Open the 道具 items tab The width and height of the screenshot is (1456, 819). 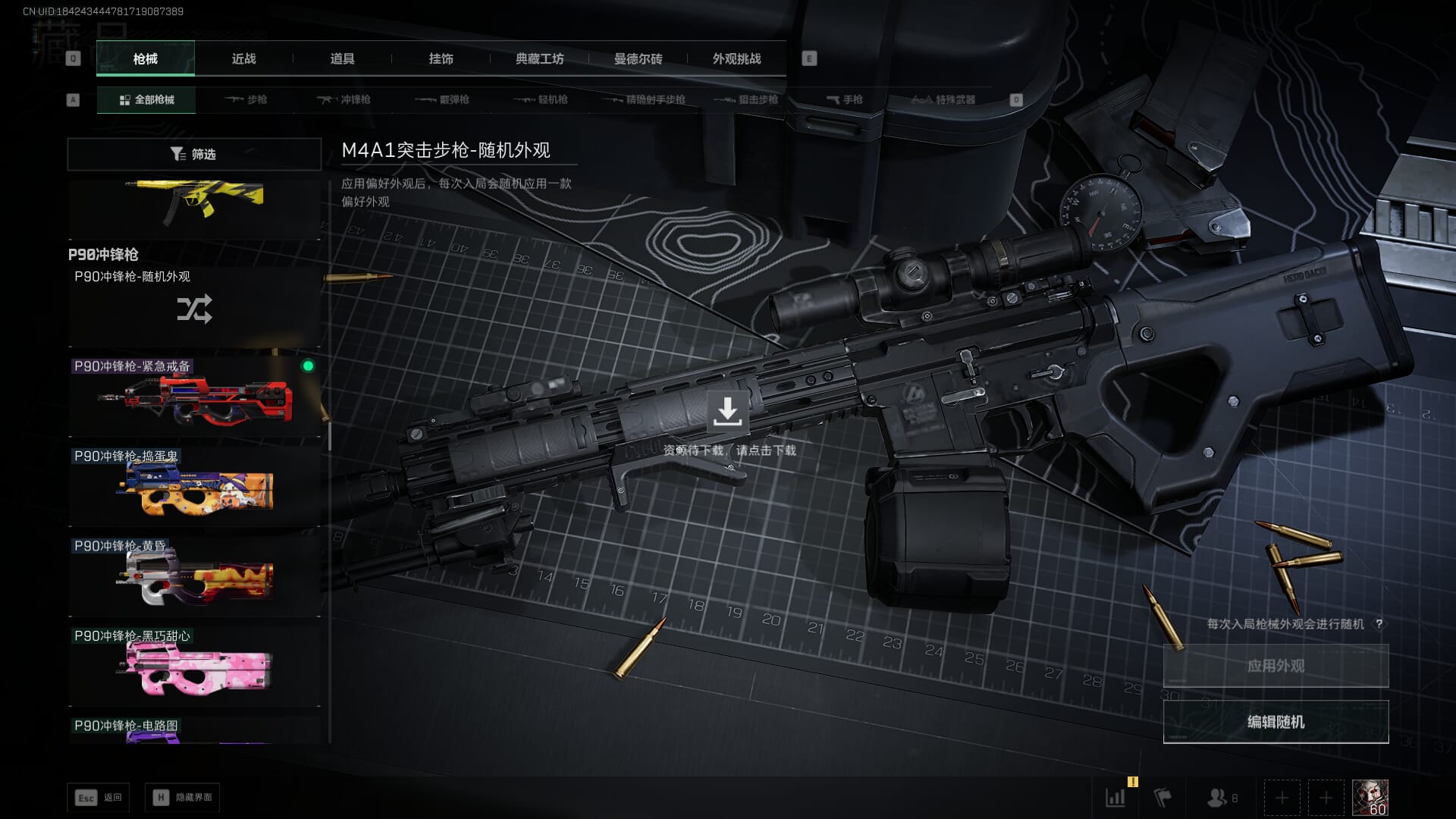point(342,58)
